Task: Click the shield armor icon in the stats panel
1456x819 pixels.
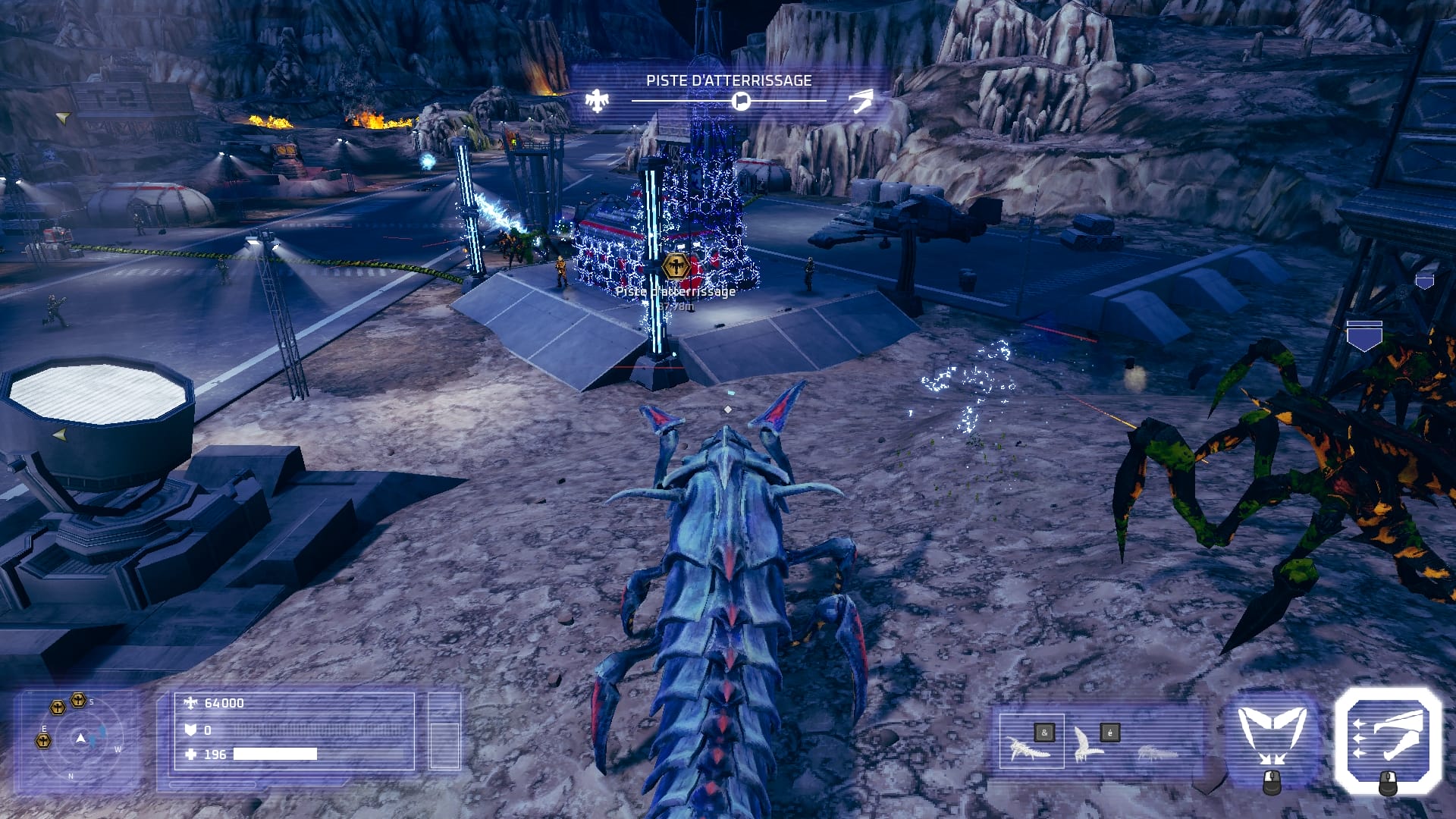Action: [x=192, y=730]
